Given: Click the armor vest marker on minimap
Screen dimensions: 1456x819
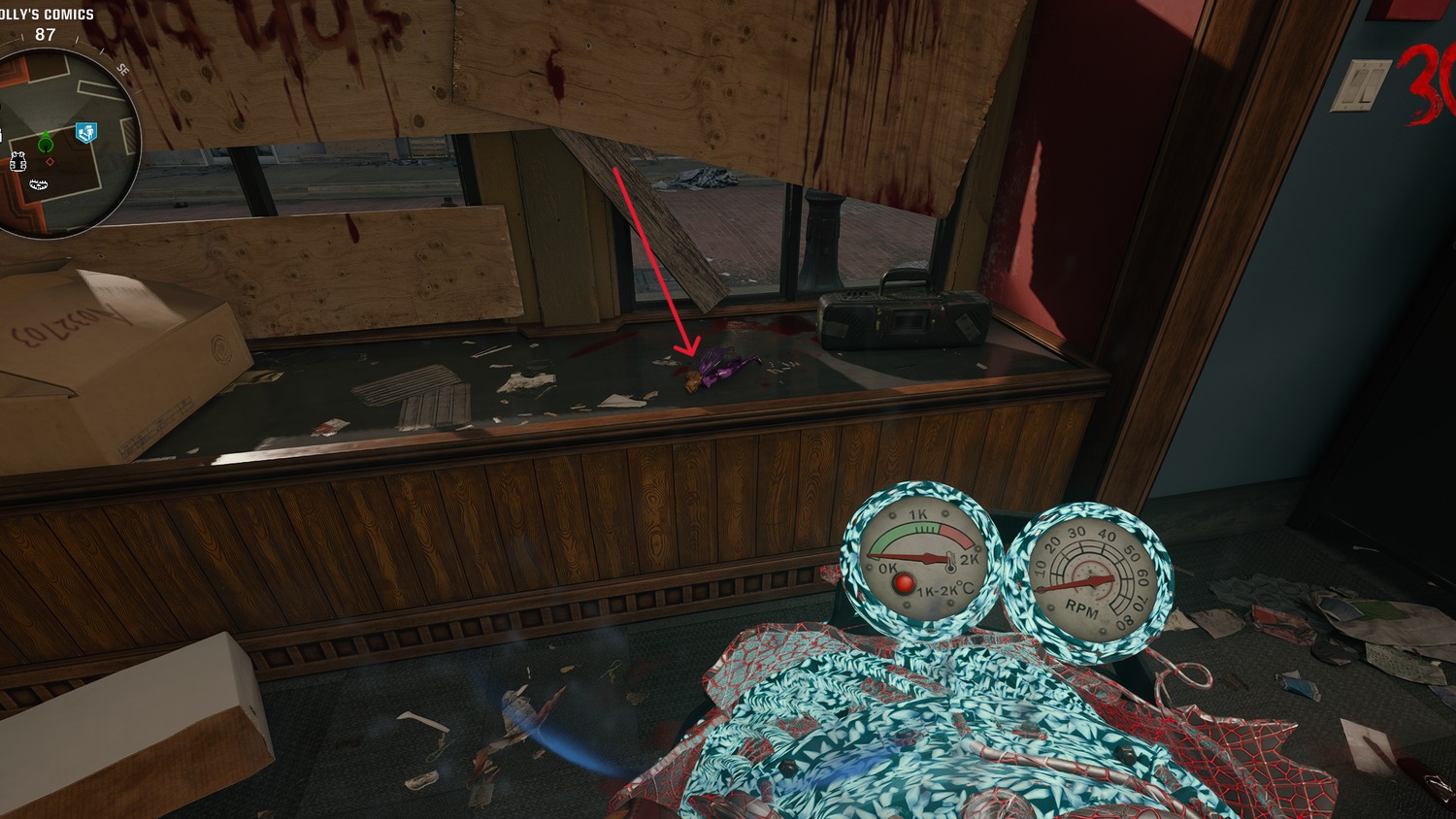Looking at the screenshot, I should pos(18,162).
